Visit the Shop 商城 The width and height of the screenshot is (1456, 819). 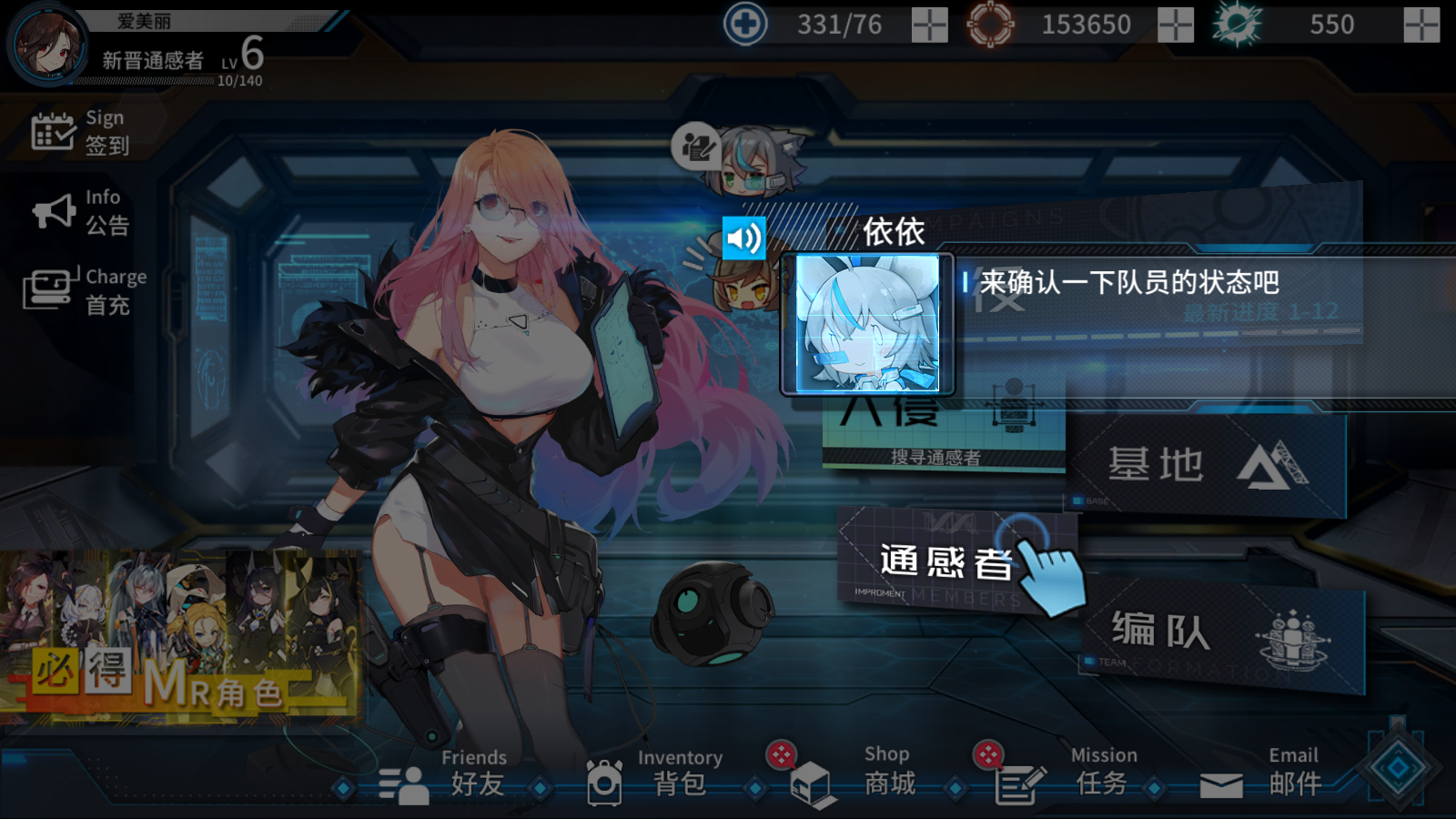(854, 774)
